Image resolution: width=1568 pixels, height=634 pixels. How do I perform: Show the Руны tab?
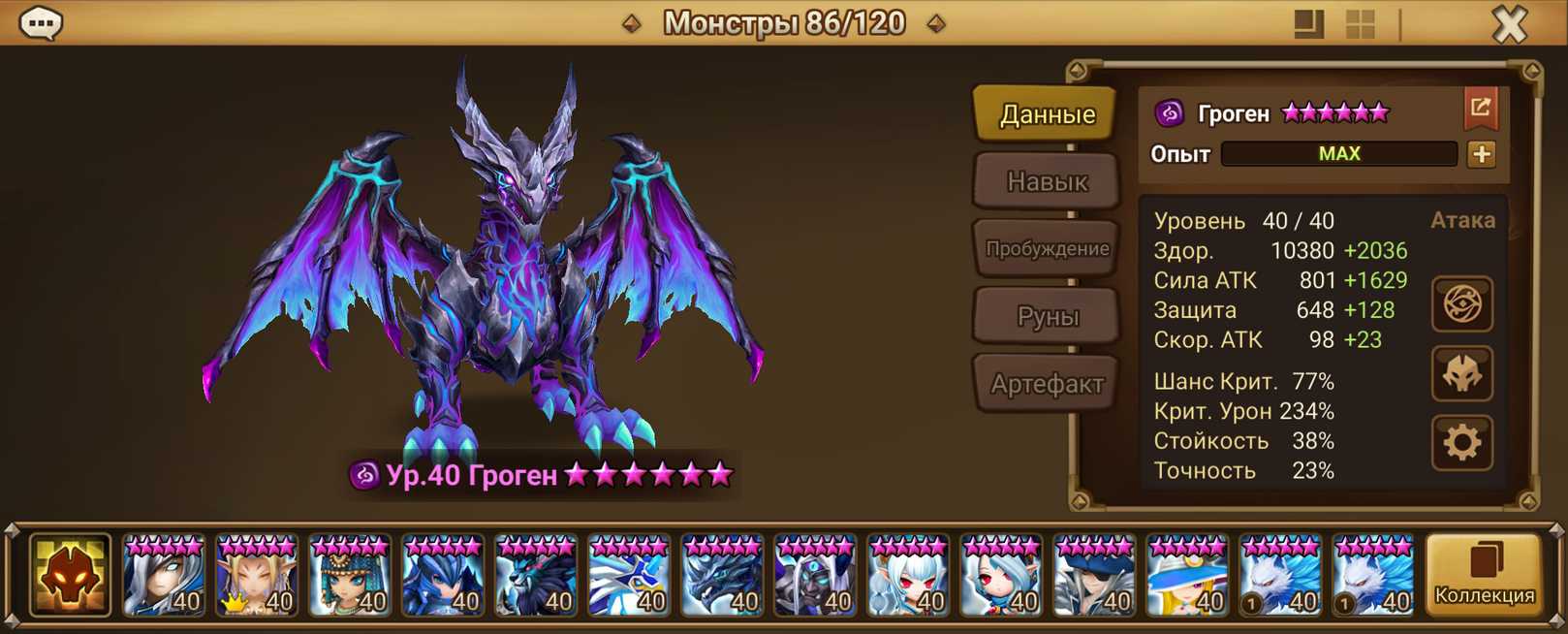(1047, 316)
